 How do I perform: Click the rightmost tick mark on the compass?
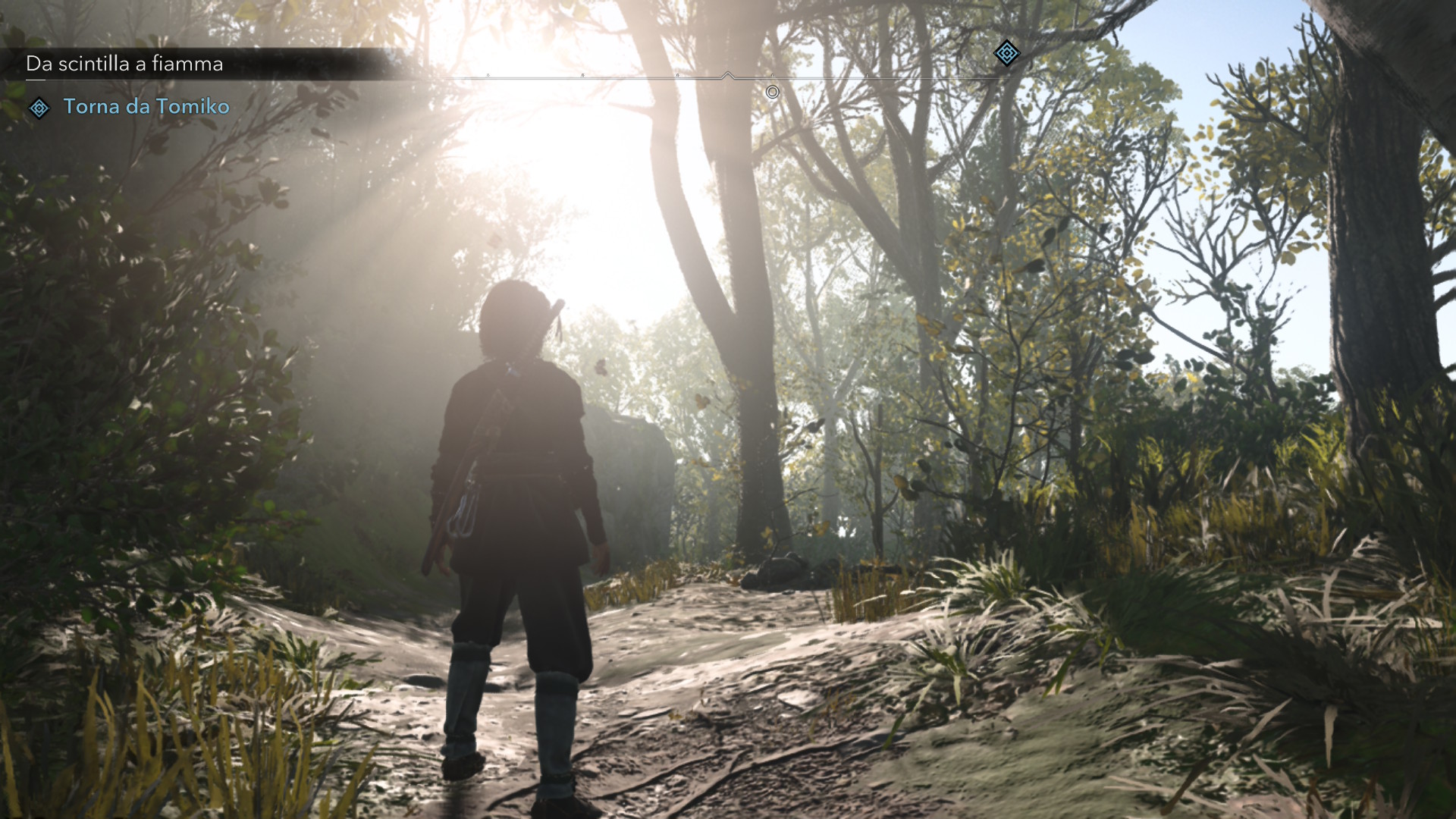click(x=961, y=76)
